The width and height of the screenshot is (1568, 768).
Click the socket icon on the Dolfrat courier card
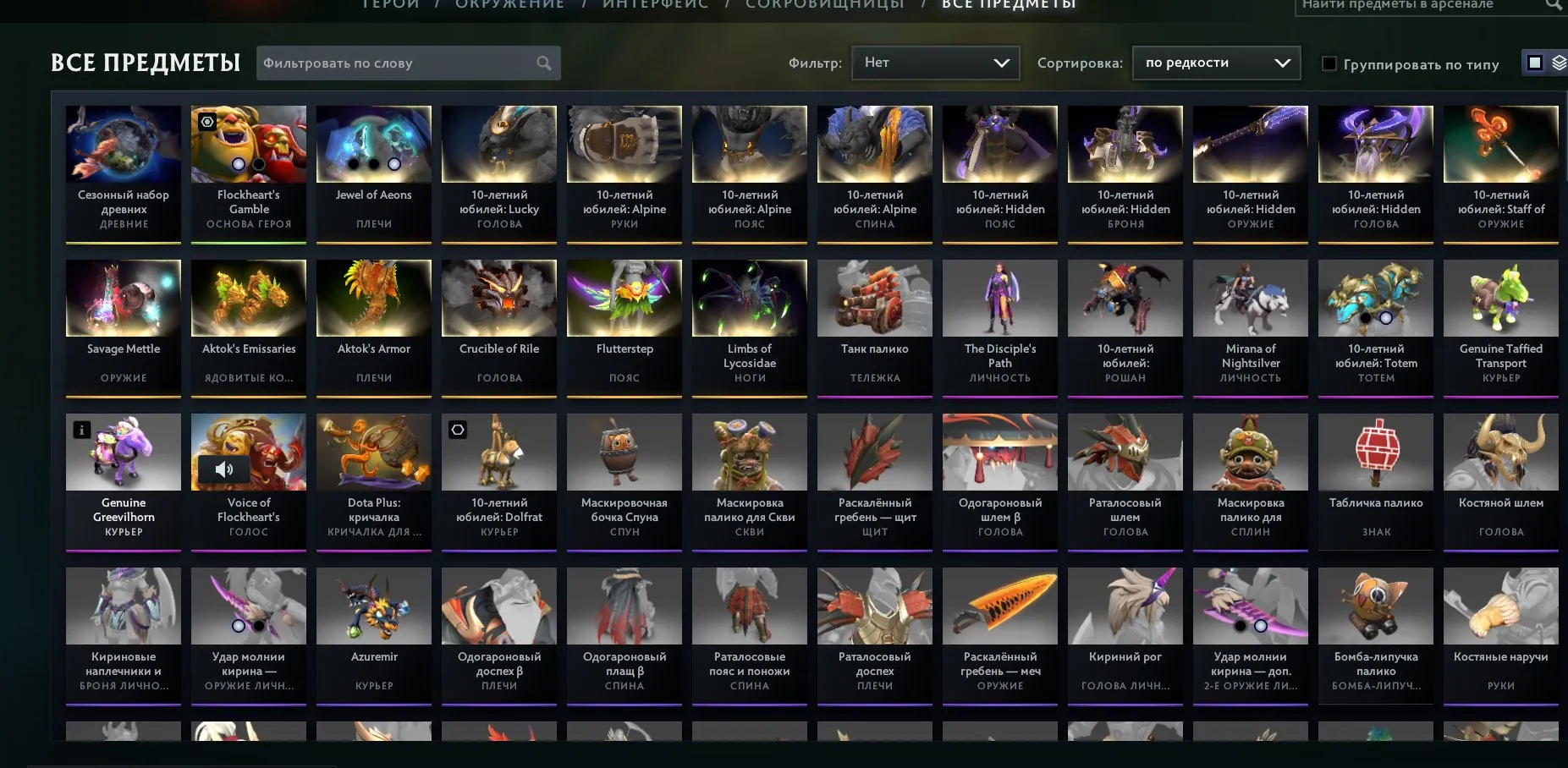point(457,430)
